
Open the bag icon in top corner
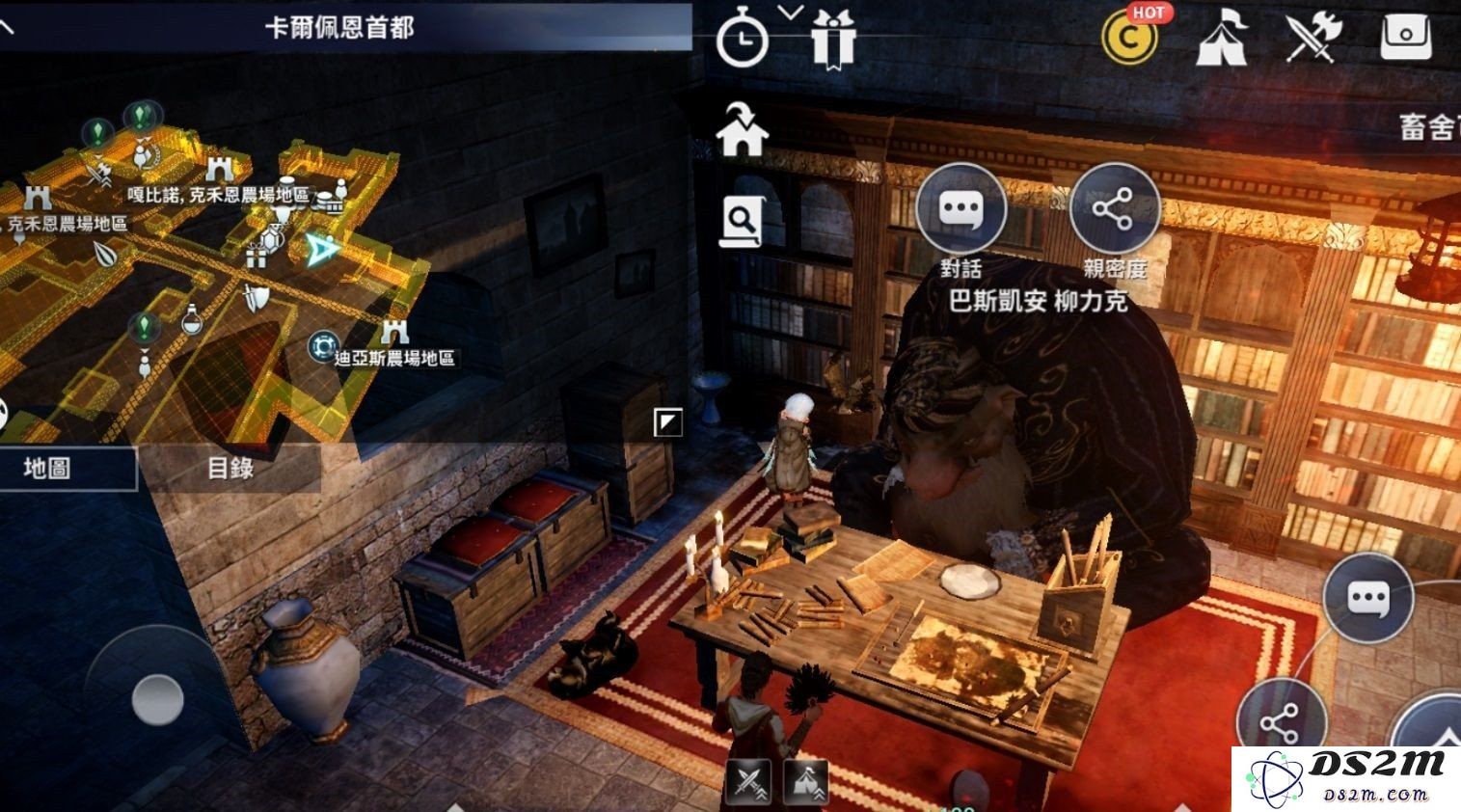pos(1406,40)
